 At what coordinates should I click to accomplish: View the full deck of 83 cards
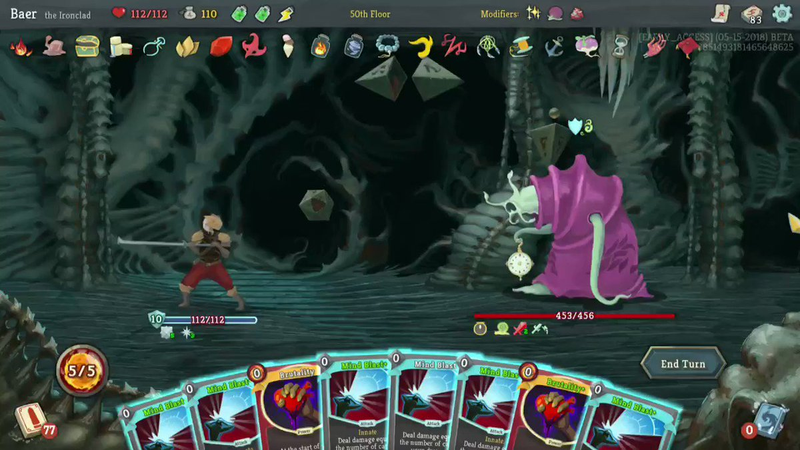(x=752, y=13)
